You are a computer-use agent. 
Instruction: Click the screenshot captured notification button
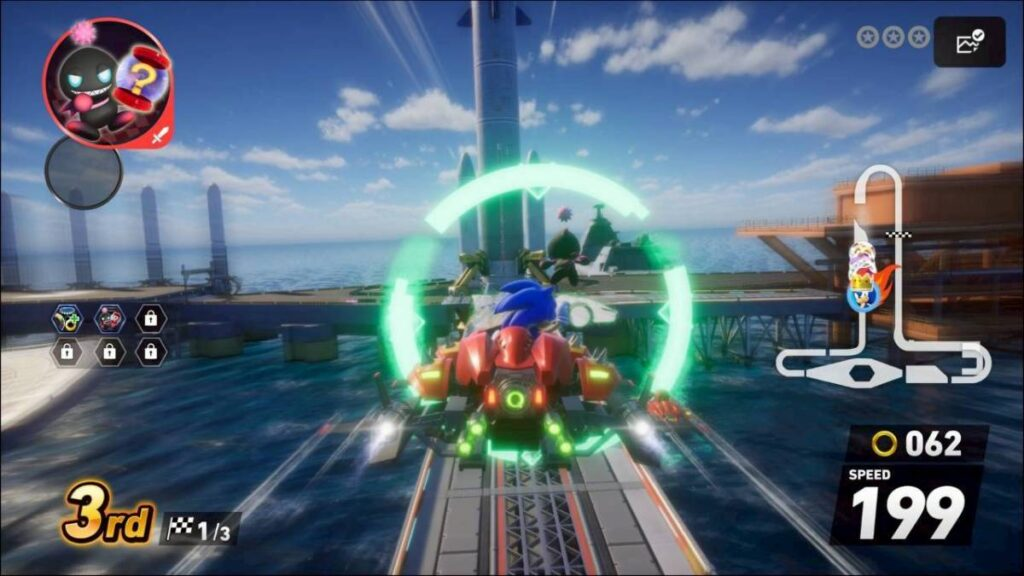(969, 42)
